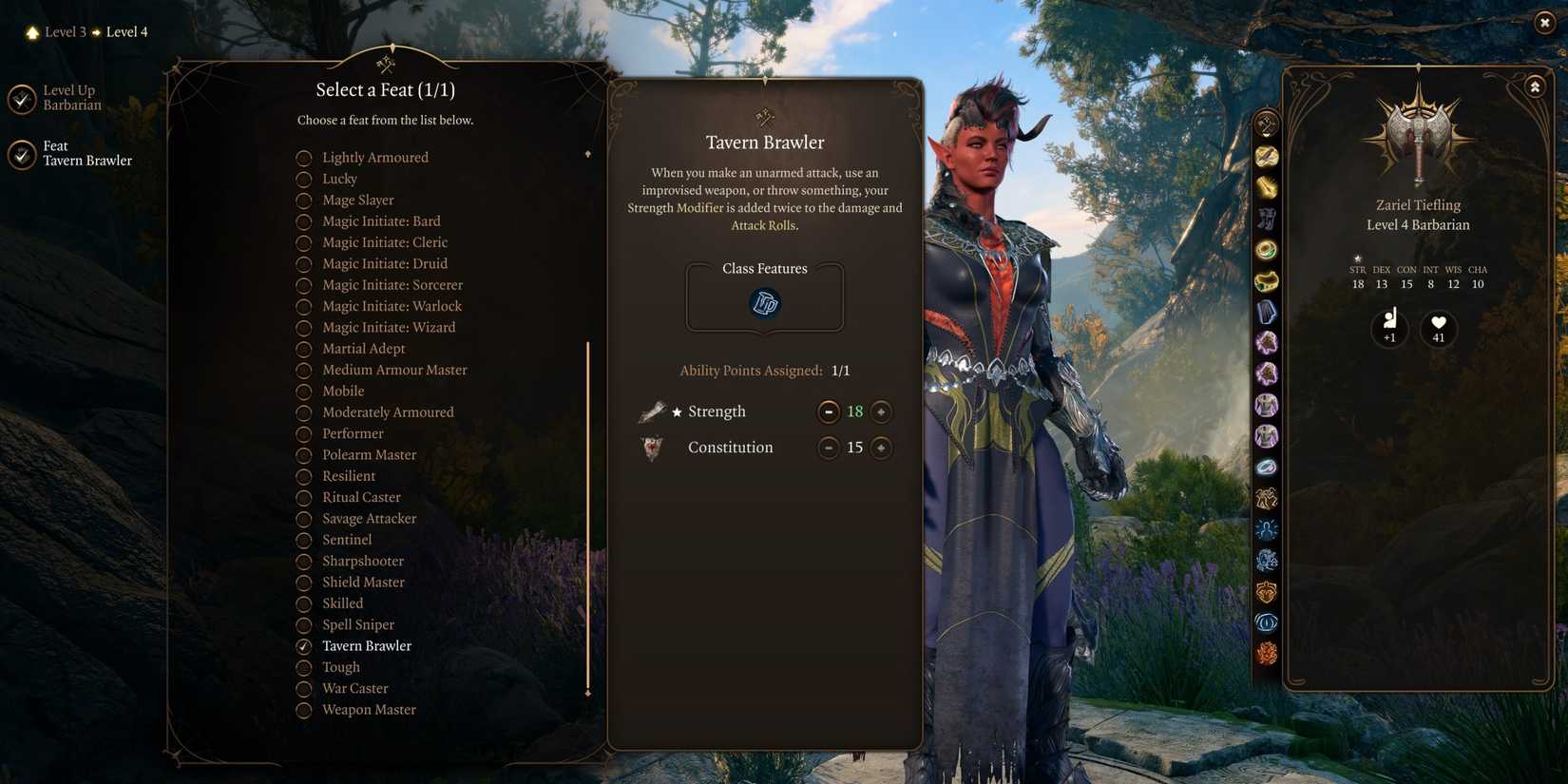Image resolution: width=1568 pixels, height=784 pixels.
Task: Click the unarmed strike Class Features icon
Action: (x=764, y=303)
